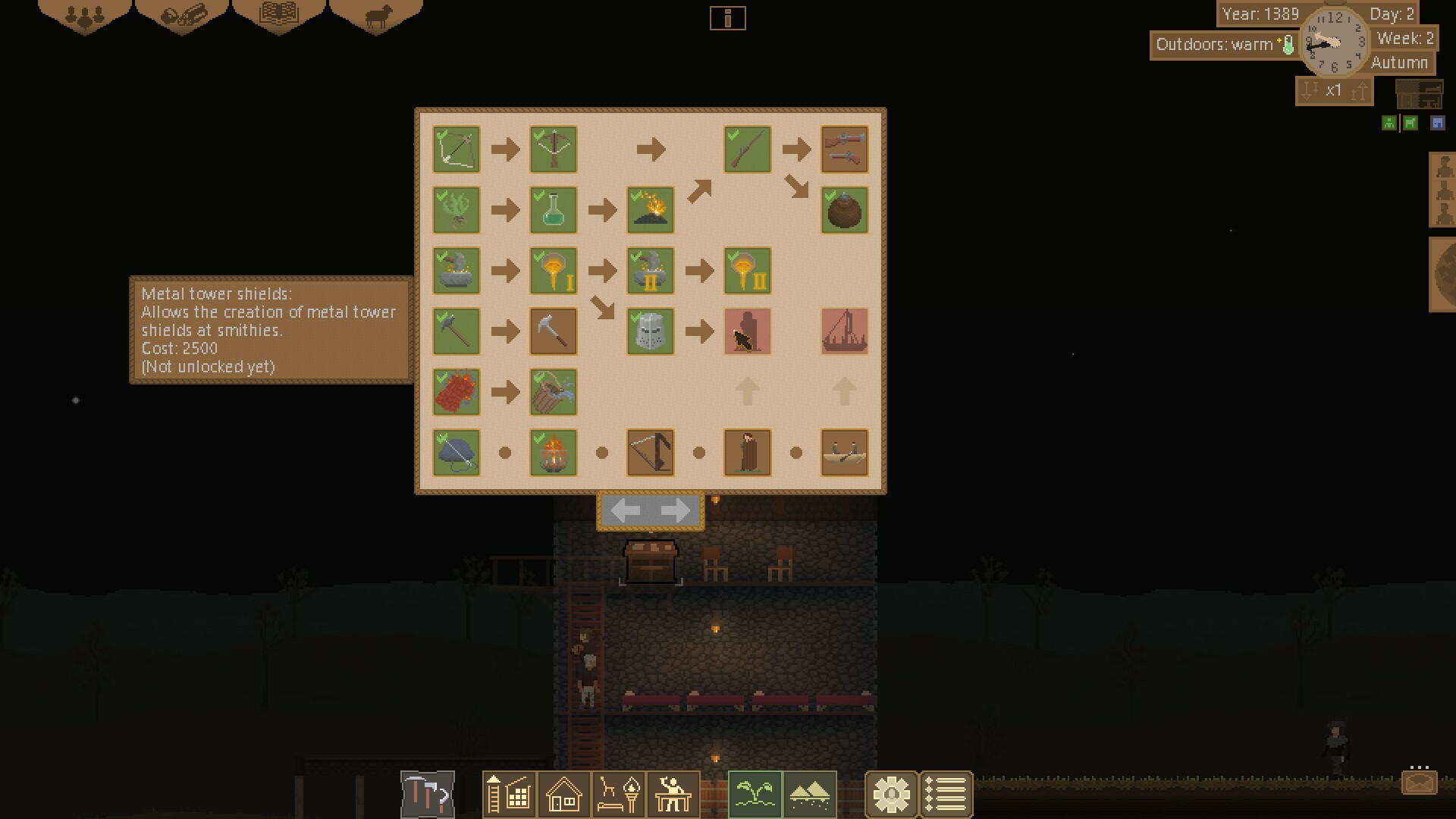The image size is (1456, 819).
Task: Select the terrain digging tool
Action: (809, 794)
